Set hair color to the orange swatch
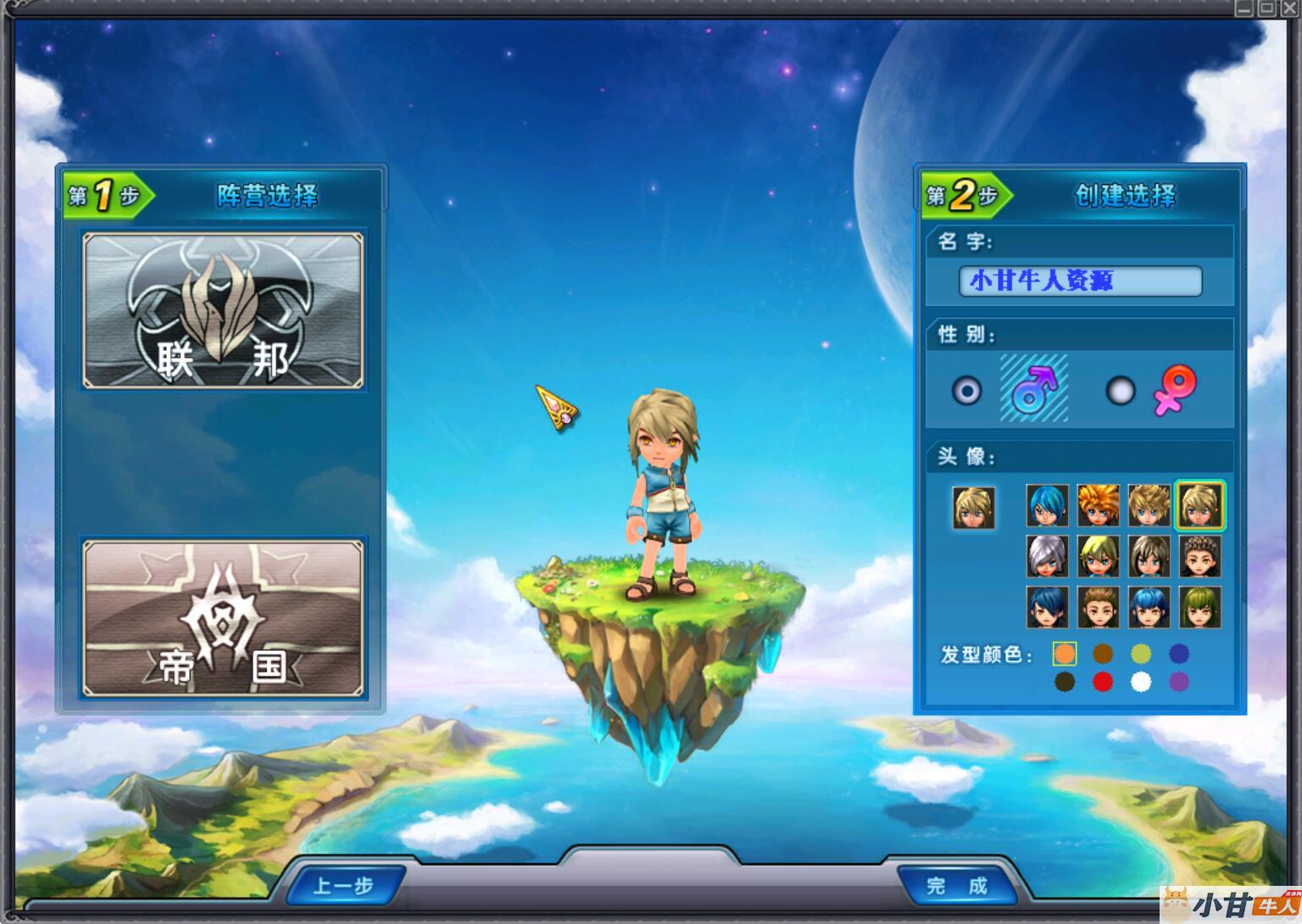Screen dimensions: 1302x924 coord(1065,654)
